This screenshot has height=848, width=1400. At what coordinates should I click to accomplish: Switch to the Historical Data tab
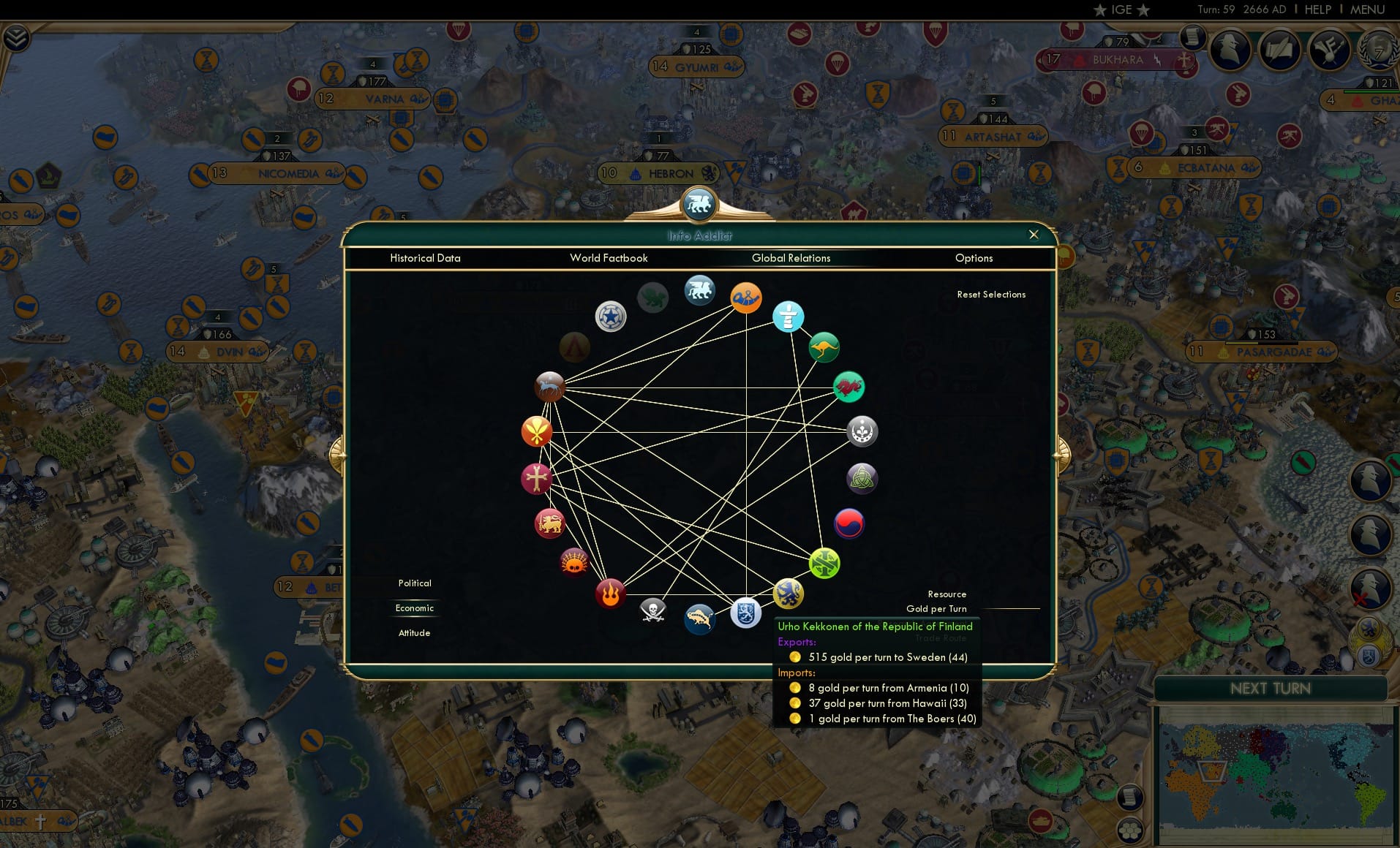[x=425, y=258]
